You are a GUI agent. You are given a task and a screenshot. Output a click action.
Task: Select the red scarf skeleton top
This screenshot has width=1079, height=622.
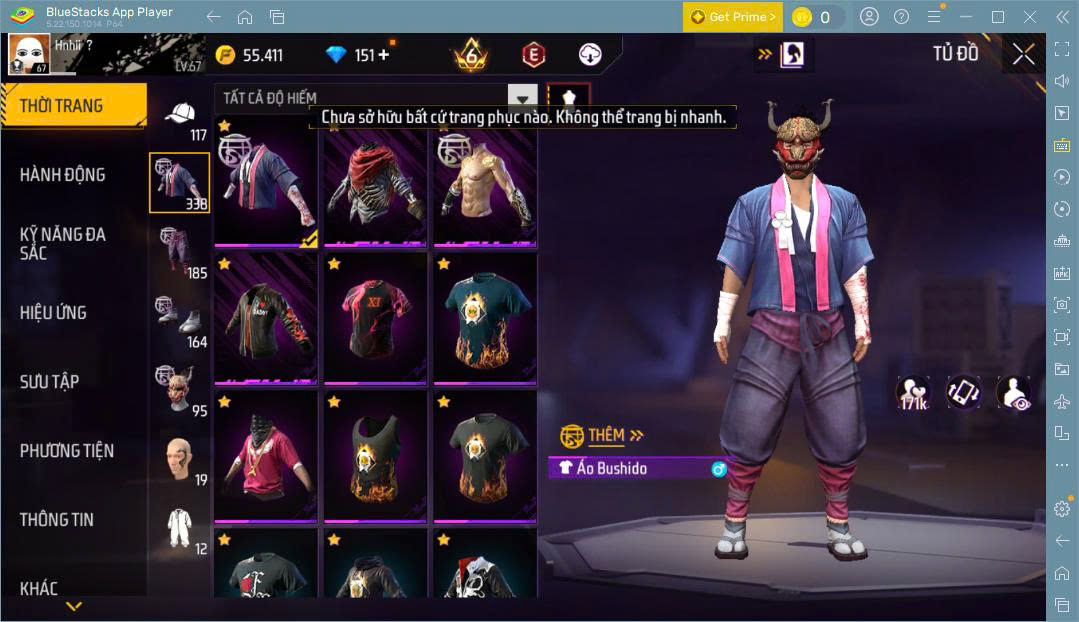coord(375,183)
